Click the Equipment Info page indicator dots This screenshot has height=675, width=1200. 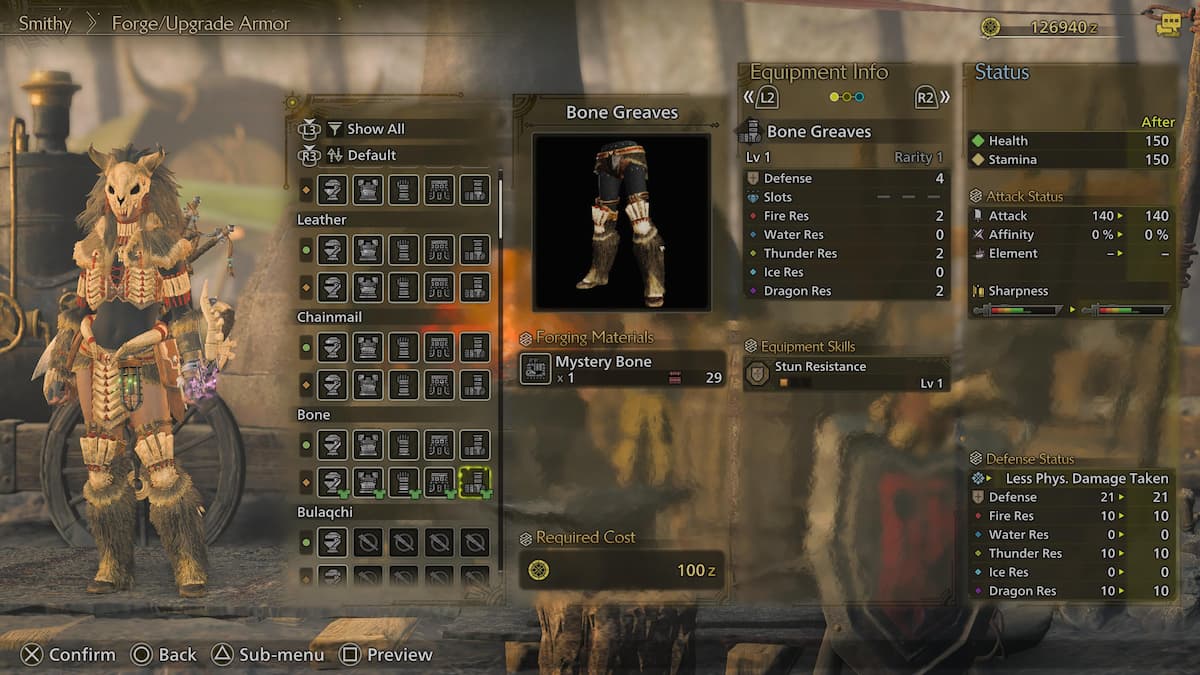847,97
